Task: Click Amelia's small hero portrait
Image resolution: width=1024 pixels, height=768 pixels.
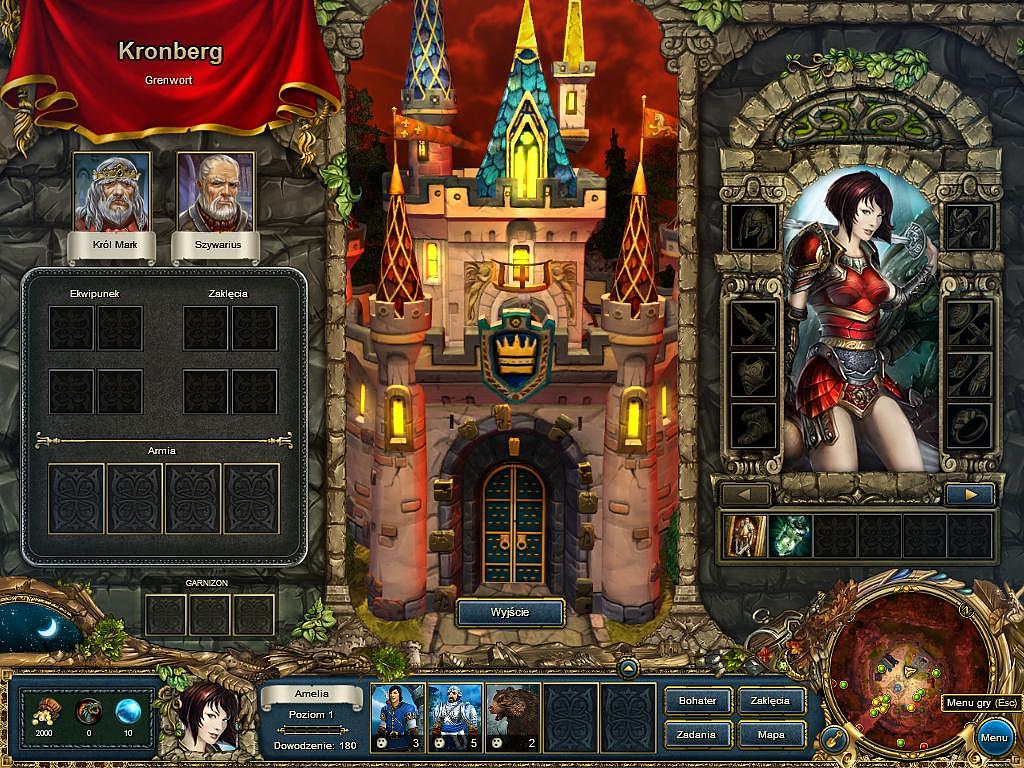Action: click(209, 714)
